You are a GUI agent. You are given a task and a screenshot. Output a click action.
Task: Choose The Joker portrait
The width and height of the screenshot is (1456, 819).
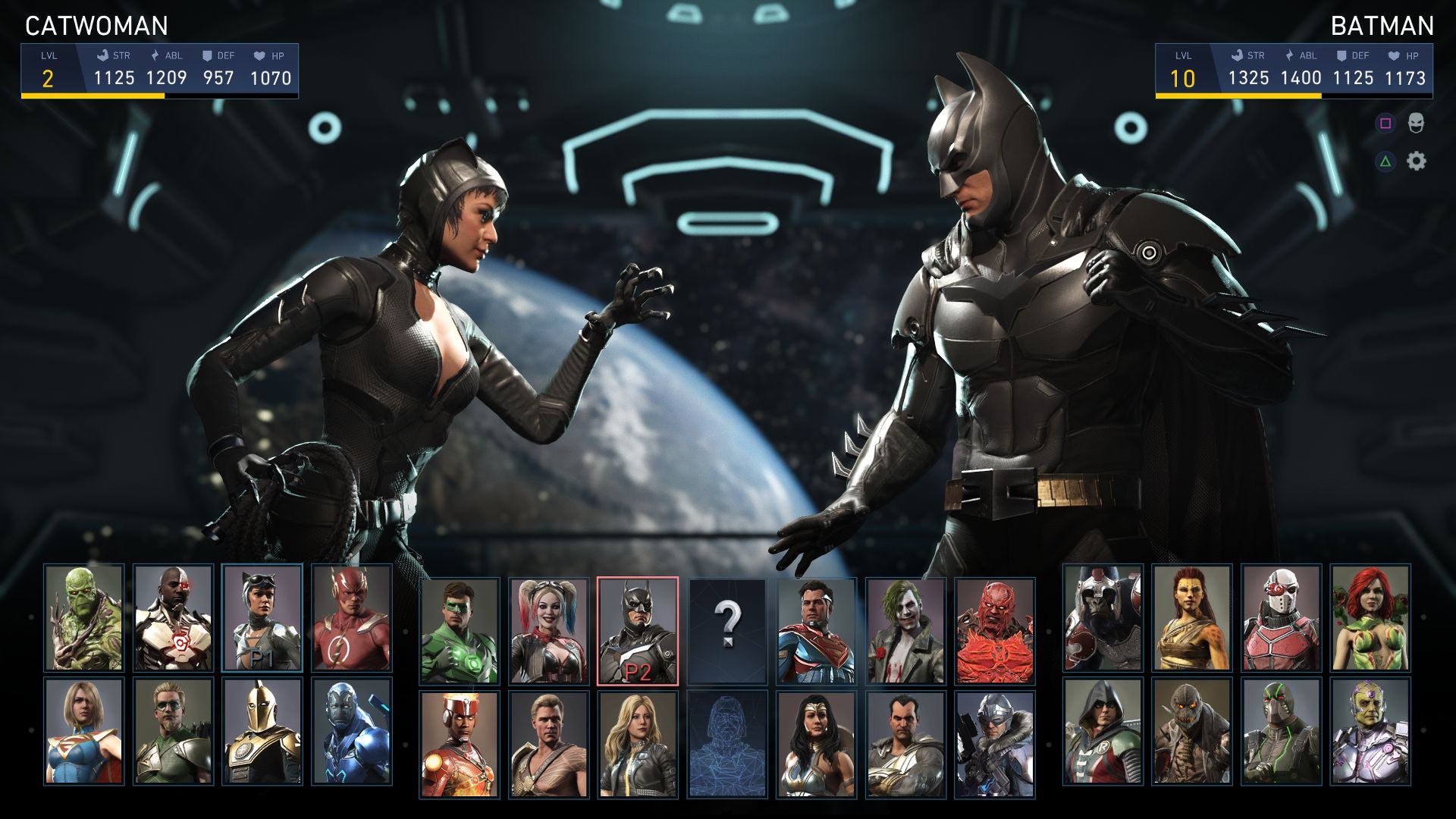tap(905, 631)
